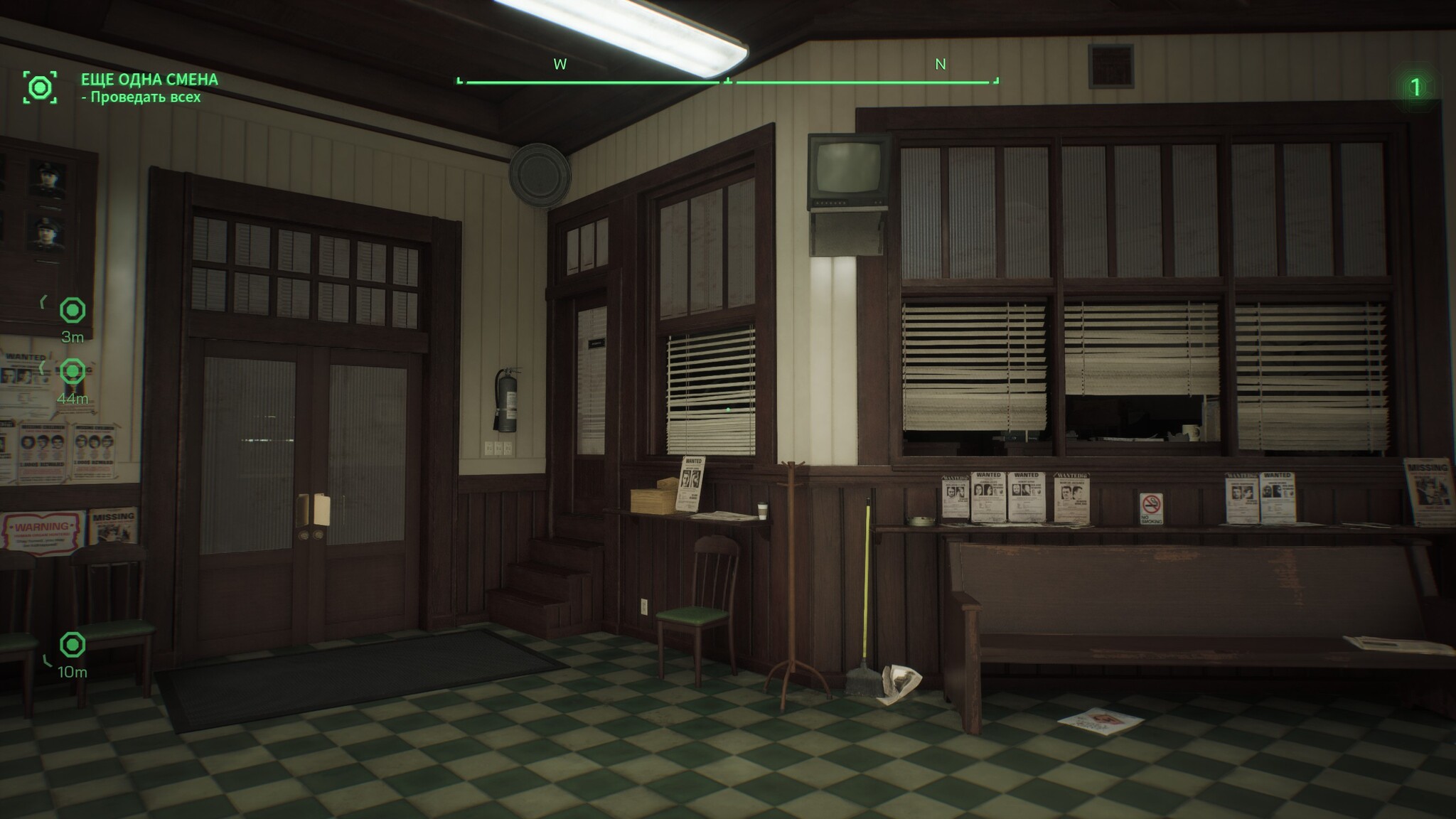This screenshot has height=819, width=1456.
Task: Click the compass bar showing W and N
Action: coord(727,81)
